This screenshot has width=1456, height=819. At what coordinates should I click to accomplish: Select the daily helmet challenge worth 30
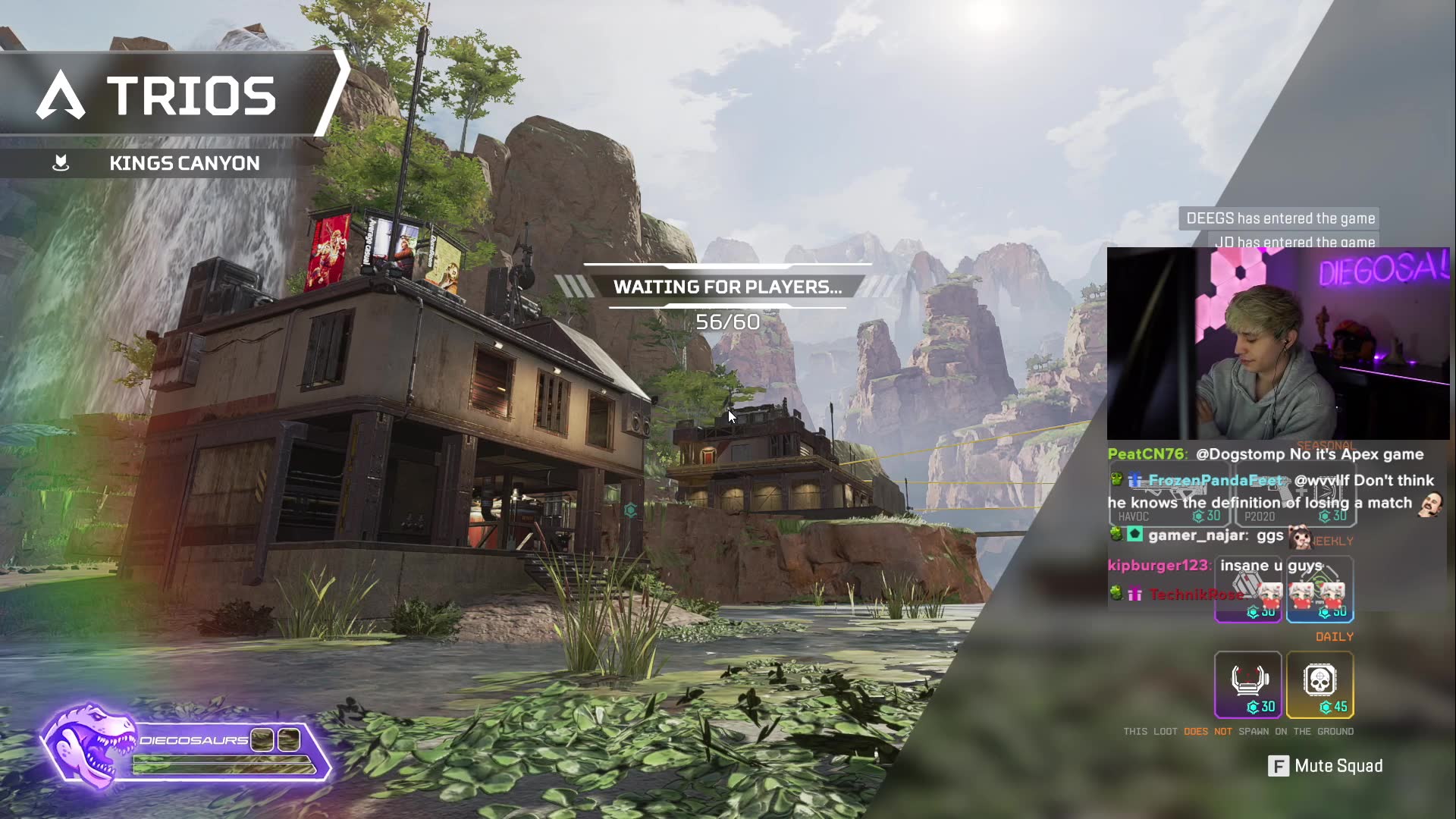1247,684
